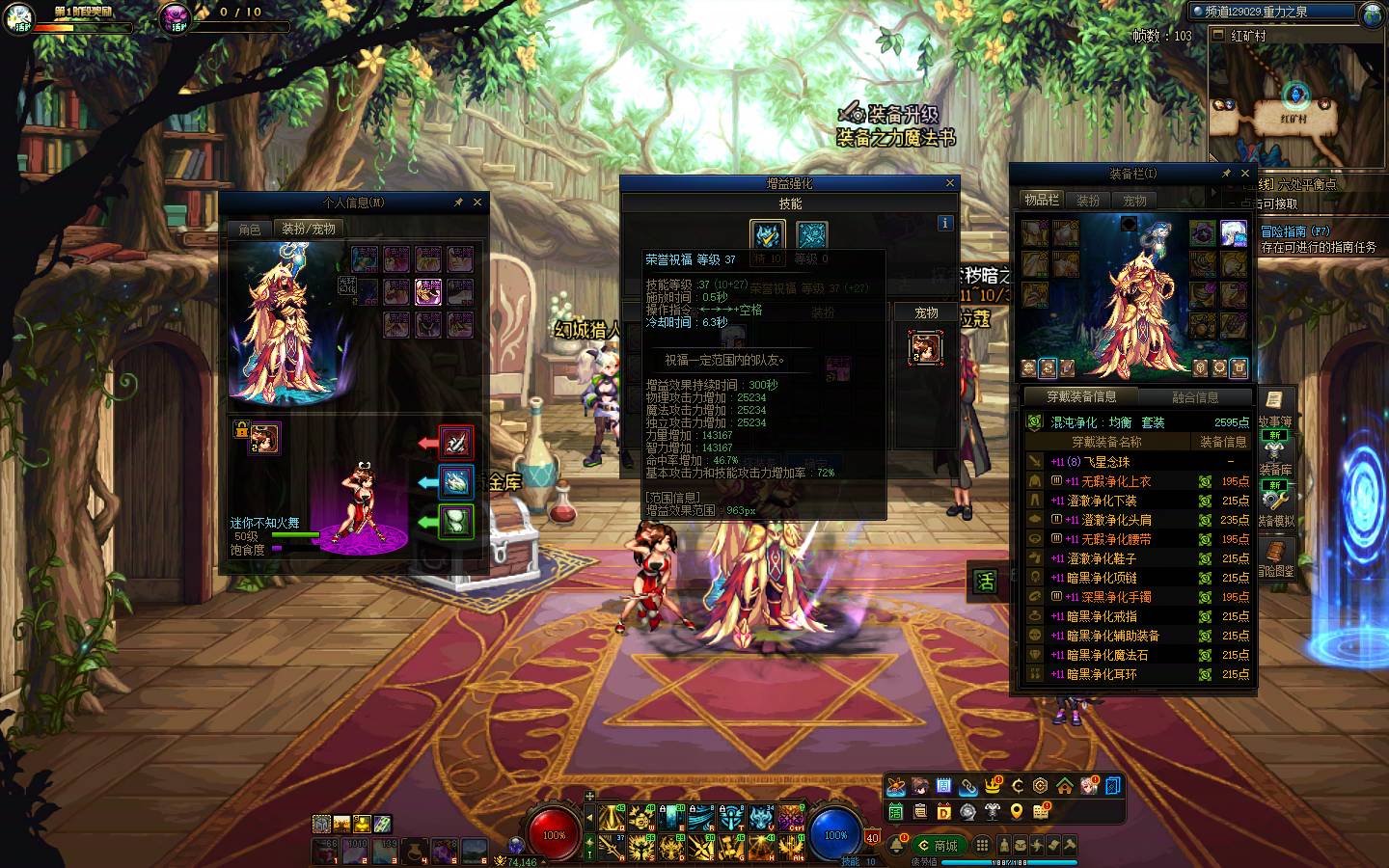This screenshot has height=868, width=1389.
Task: Open the 商城 shop
Action: (x=938, y=846)
